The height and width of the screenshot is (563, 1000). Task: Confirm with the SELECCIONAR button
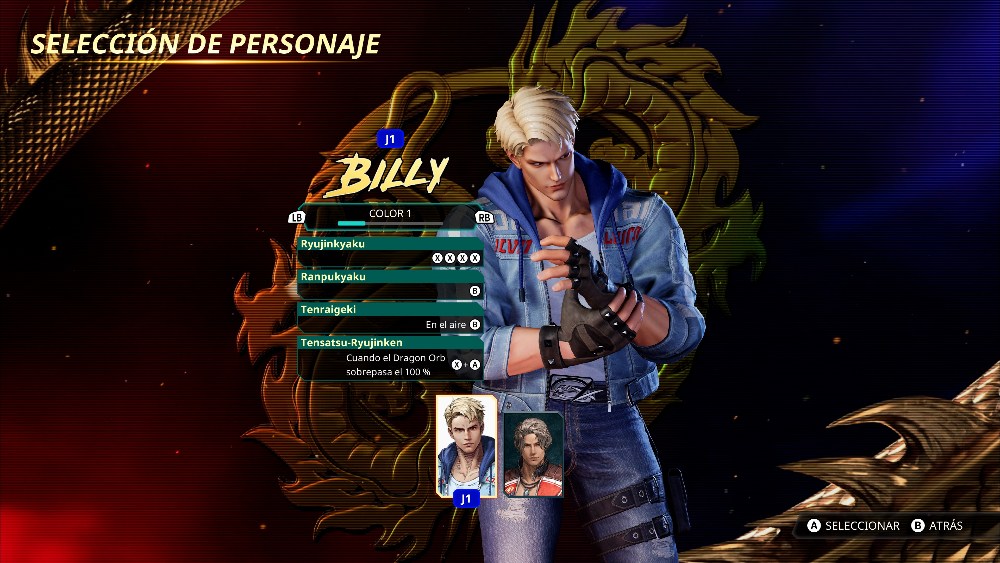tap(853, 526)
